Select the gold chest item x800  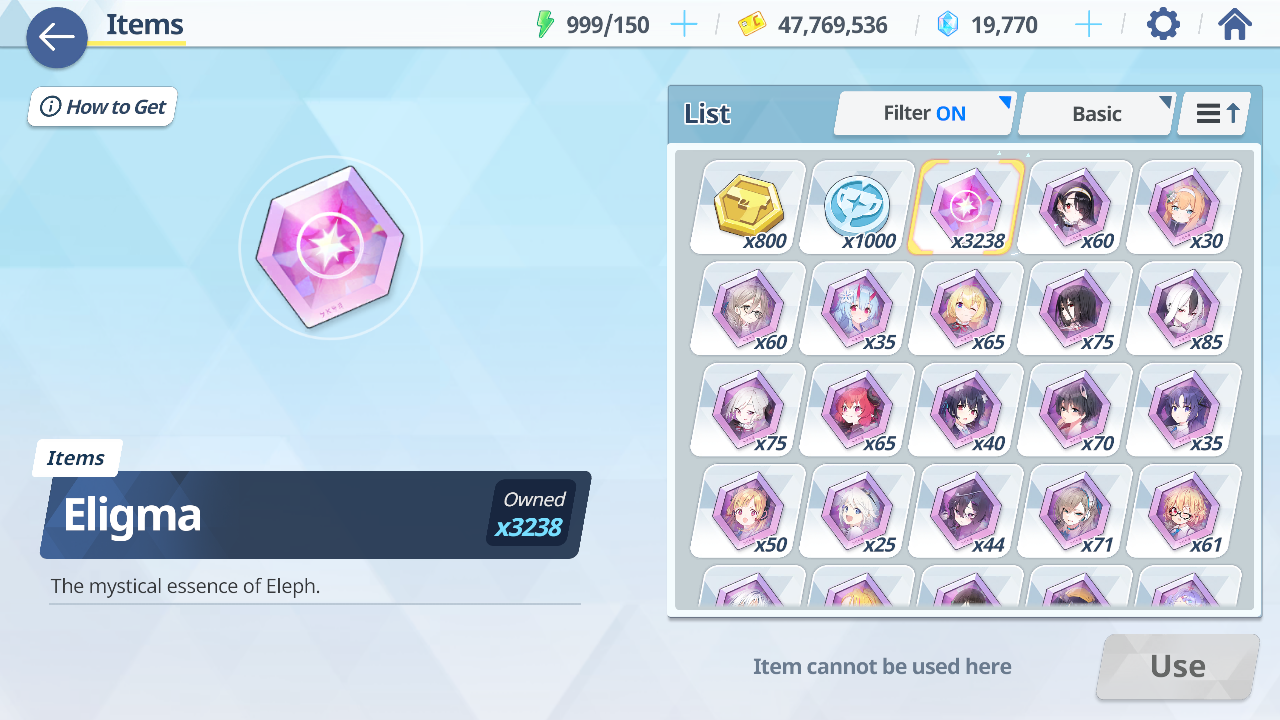pyautogui.click(x=749, y=207)
